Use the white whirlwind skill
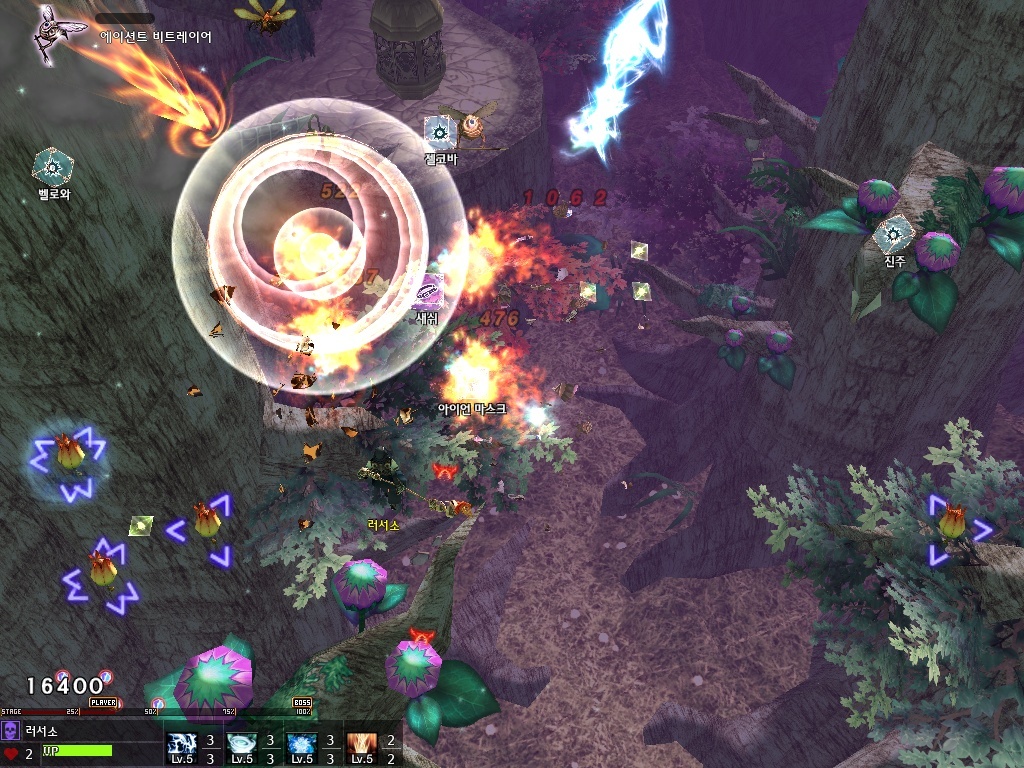This screenshot has height=768, width=1024. pyautogui.click(x=241, y=743)
